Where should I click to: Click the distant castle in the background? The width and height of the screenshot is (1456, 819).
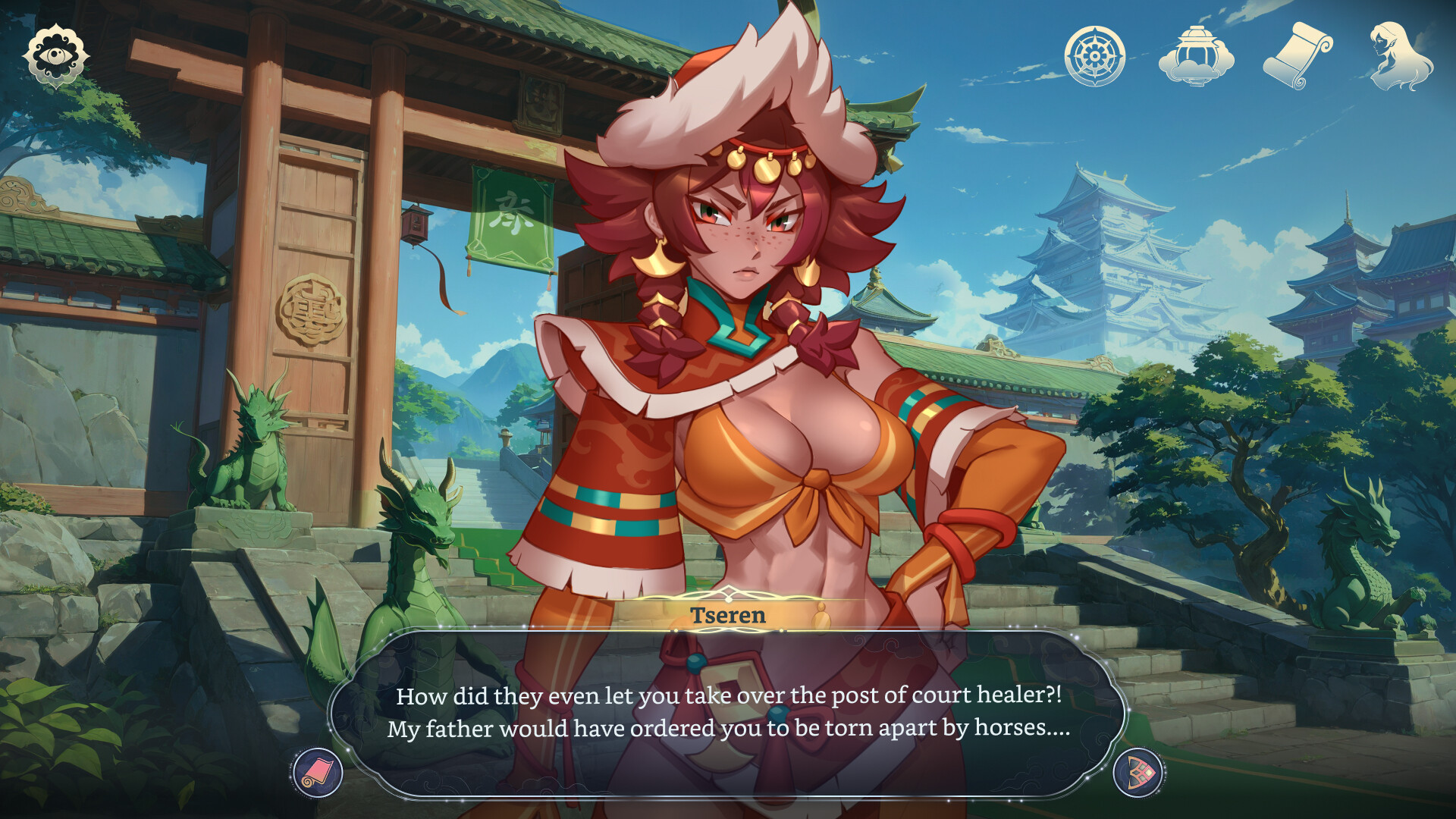coord(1100,250)
